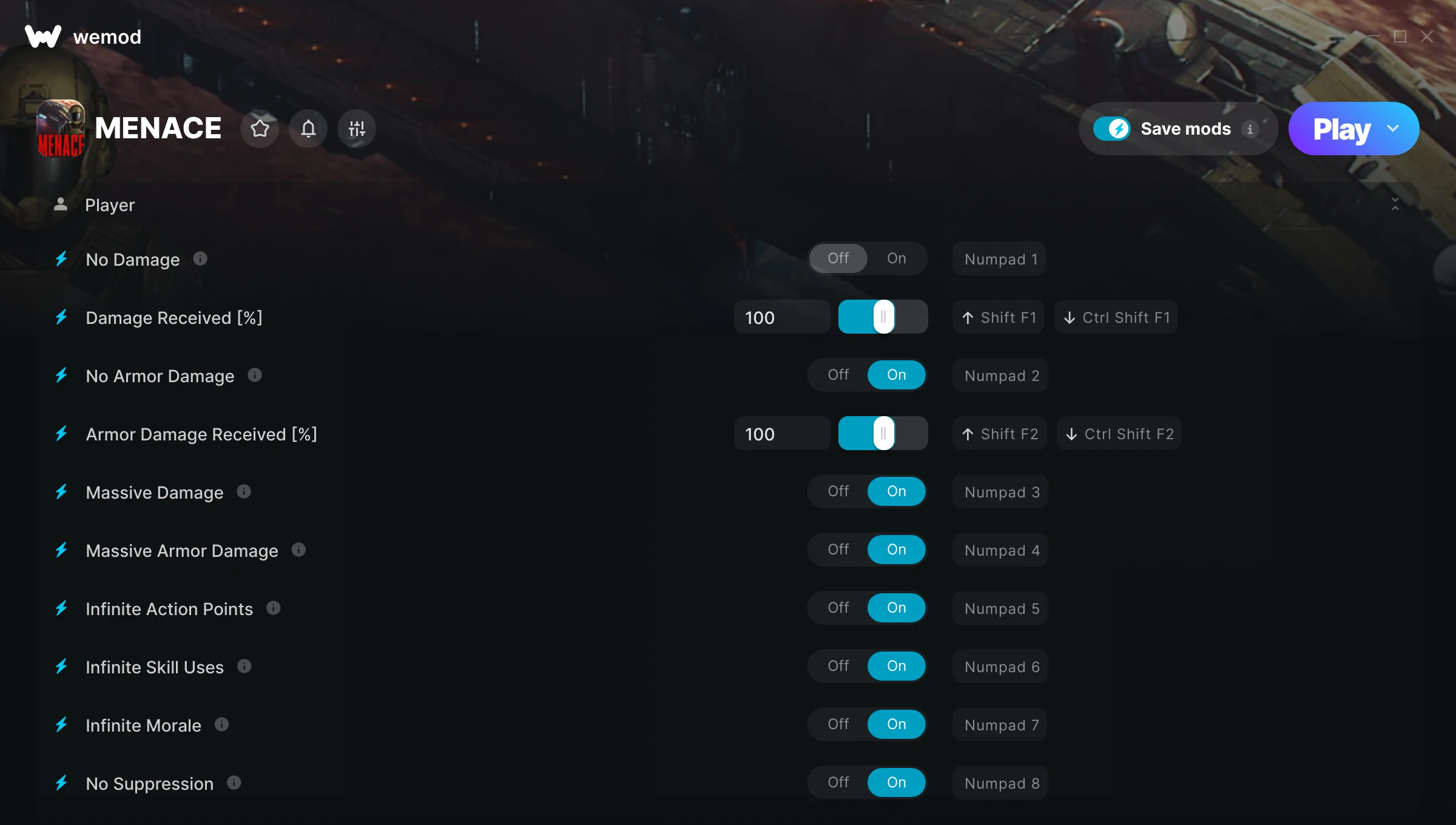The image size is (1456, 825).
Task: Click the Damage Received slider handle
Action: [883, 317]
